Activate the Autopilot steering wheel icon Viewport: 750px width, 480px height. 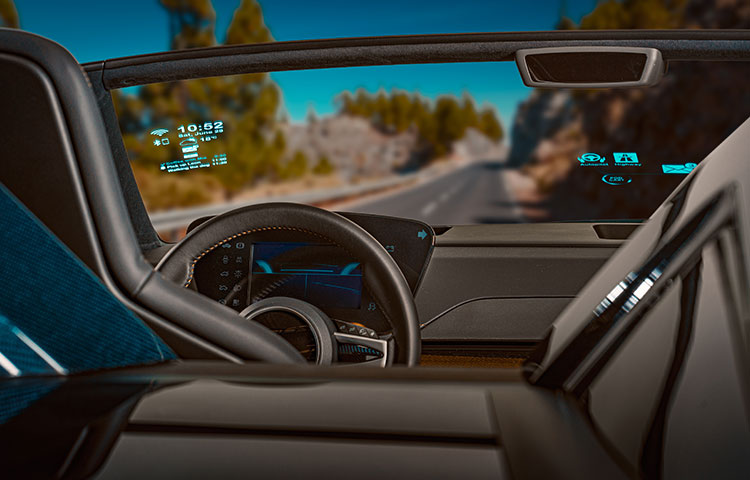point(590,159)
